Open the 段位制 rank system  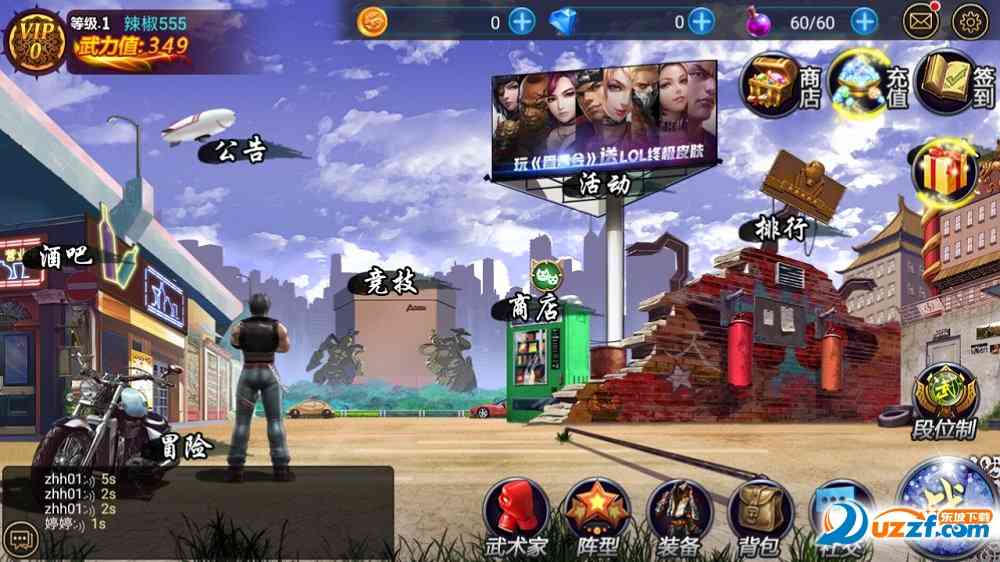click(944, 393)
